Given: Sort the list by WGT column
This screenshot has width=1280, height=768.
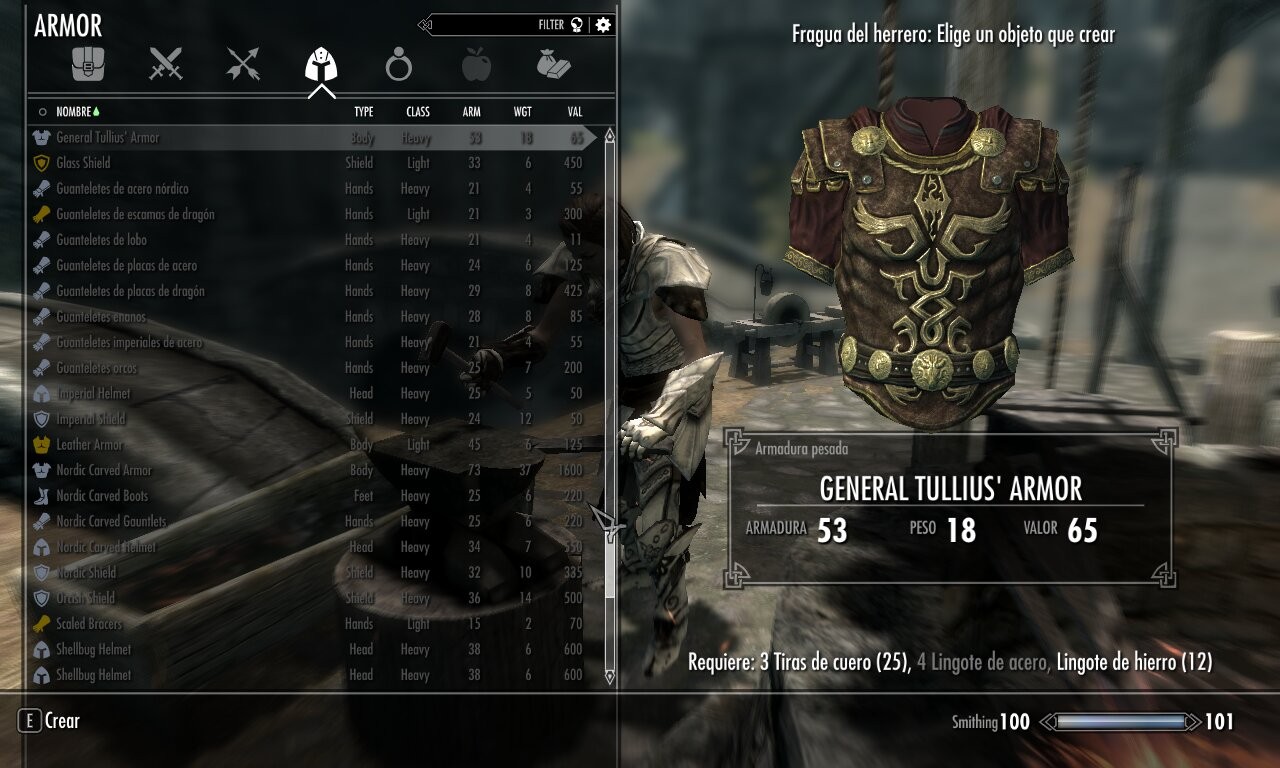Looking at the screenshot, I should coord(522,112).
